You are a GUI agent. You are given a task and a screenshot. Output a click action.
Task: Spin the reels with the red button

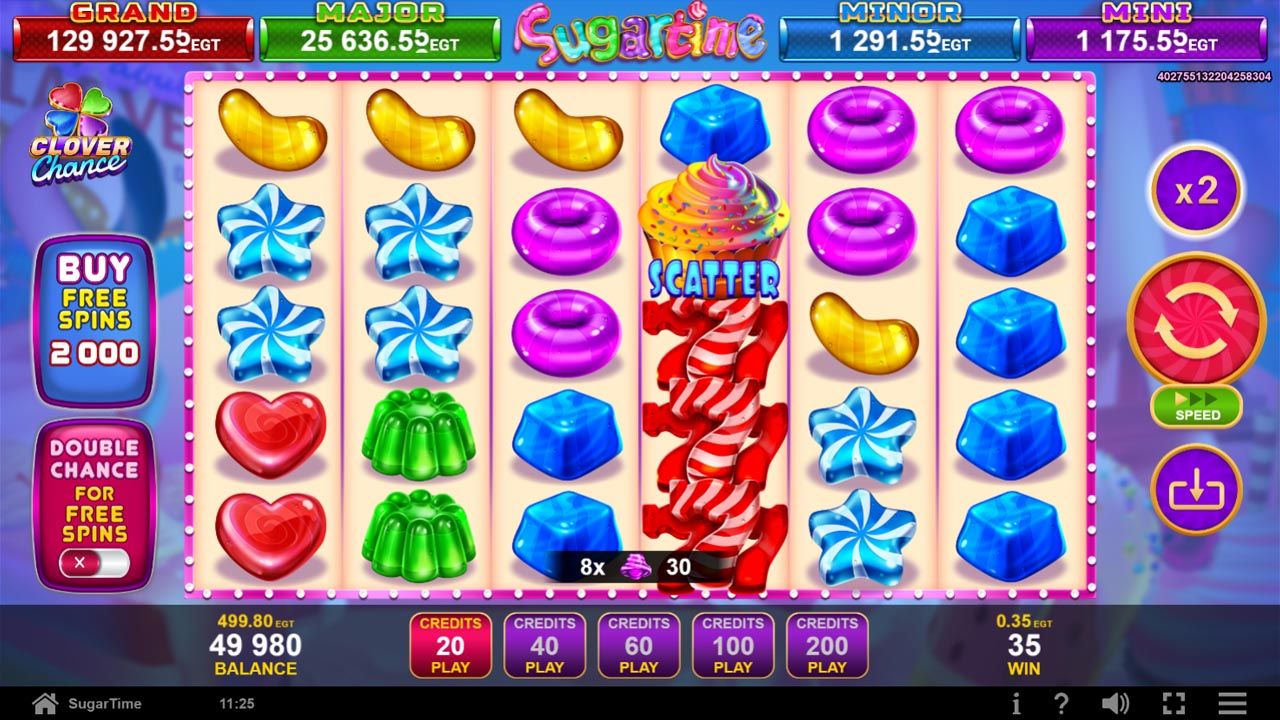1196,320
